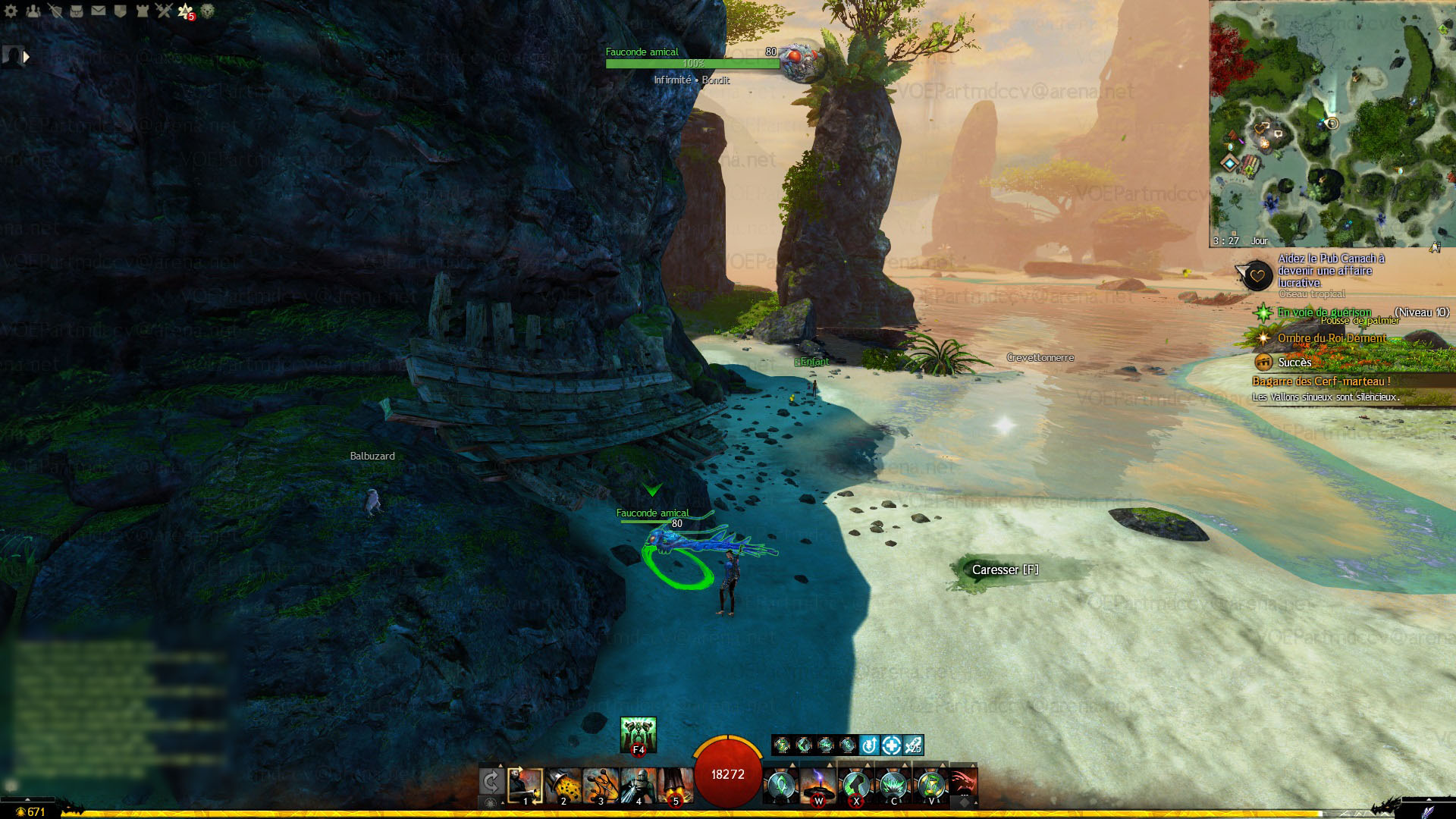Activate the red dragon elite skill
This screenshot has height=819, width=1456.
point(963,784)
